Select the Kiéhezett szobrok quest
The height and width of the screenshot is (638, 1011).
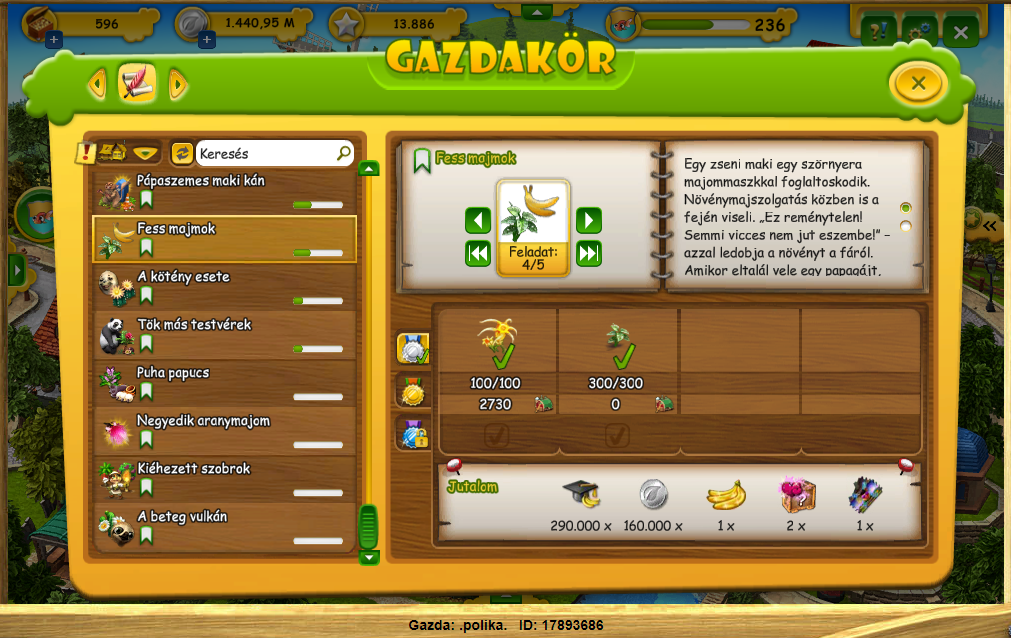[x=224, y=479]
